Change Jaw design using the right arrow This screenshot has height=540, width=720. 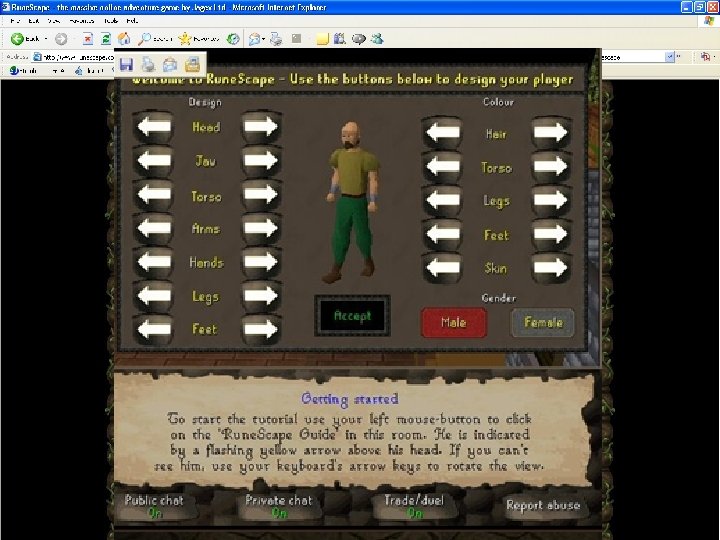(x=261, y=162)
